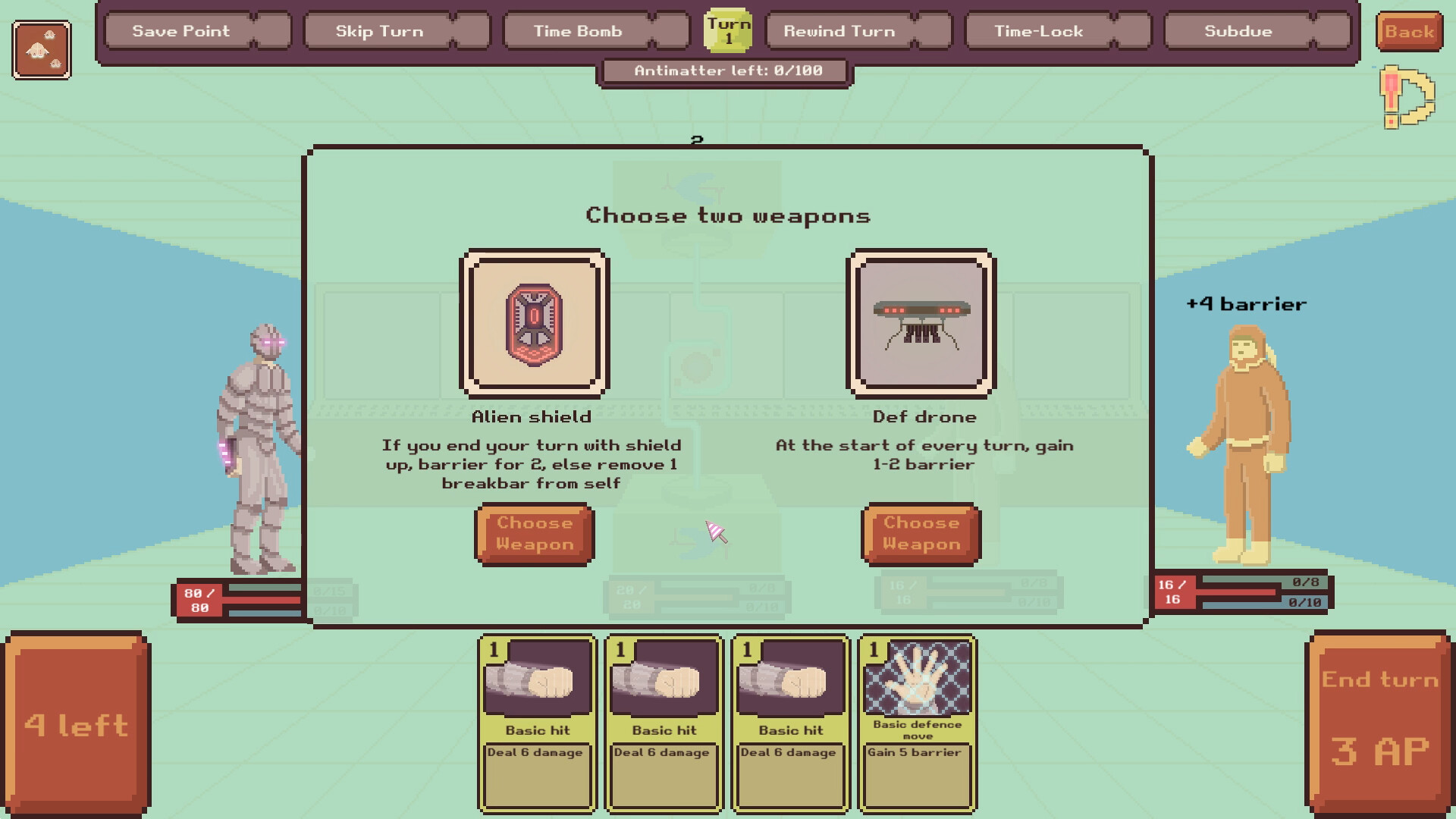Click the pixel 'D' emblem at top right

1407,99
